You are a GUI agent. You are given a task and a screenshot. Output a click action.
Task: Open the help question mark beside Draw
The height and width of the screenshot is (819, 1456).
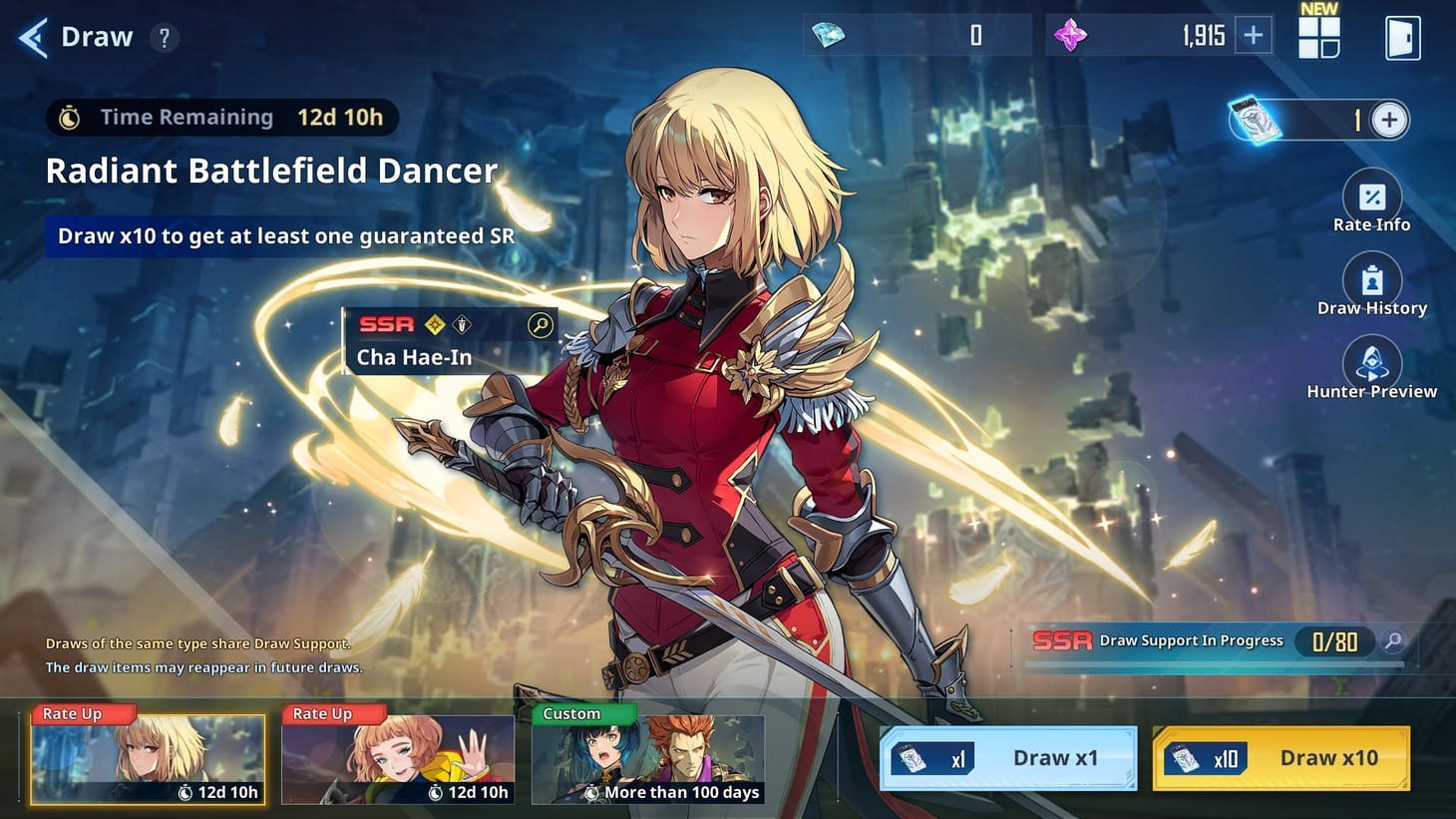(x=163, y=37)
